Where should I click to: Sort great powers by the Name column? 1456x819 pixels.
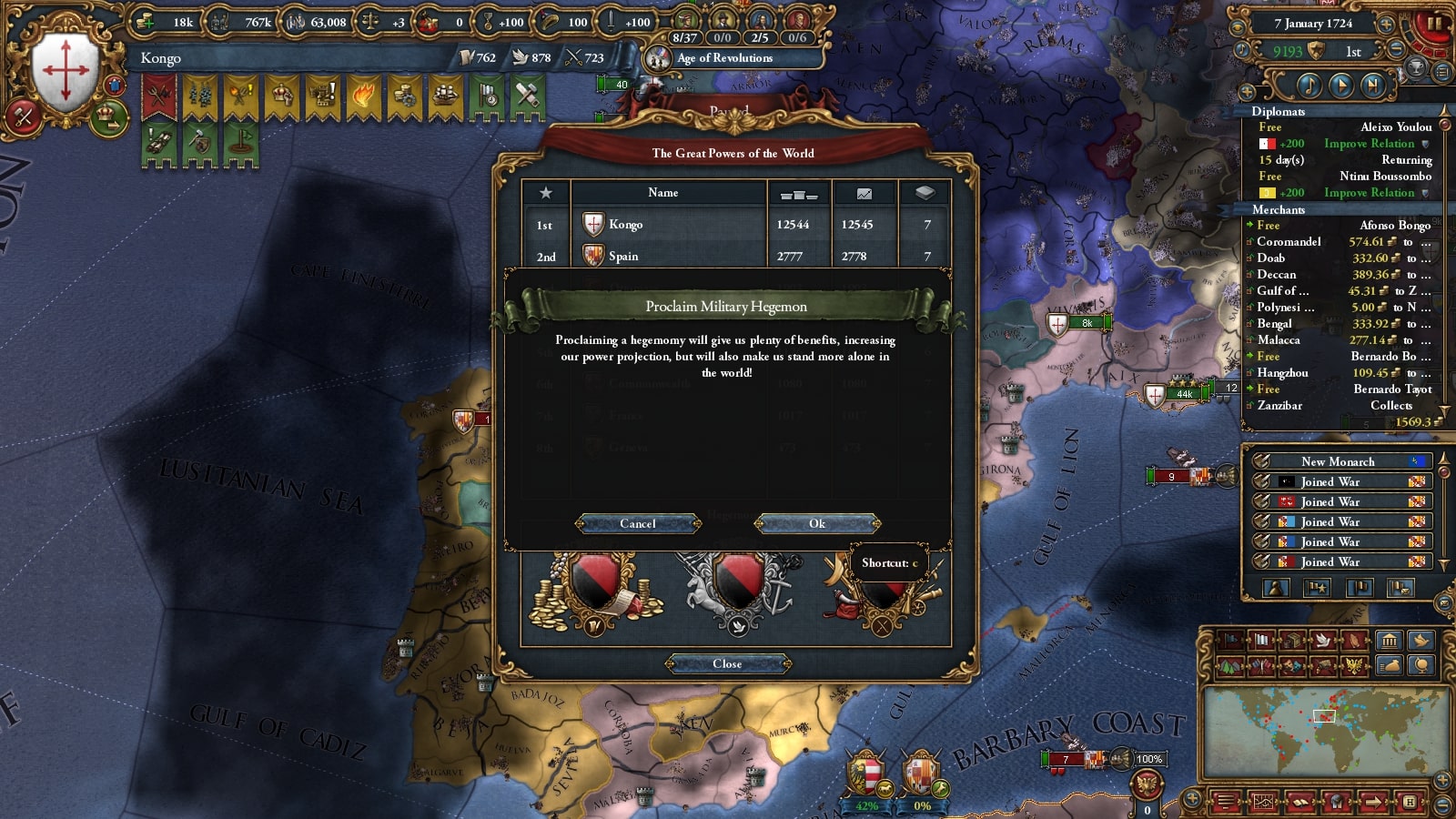tap(663, 193)
